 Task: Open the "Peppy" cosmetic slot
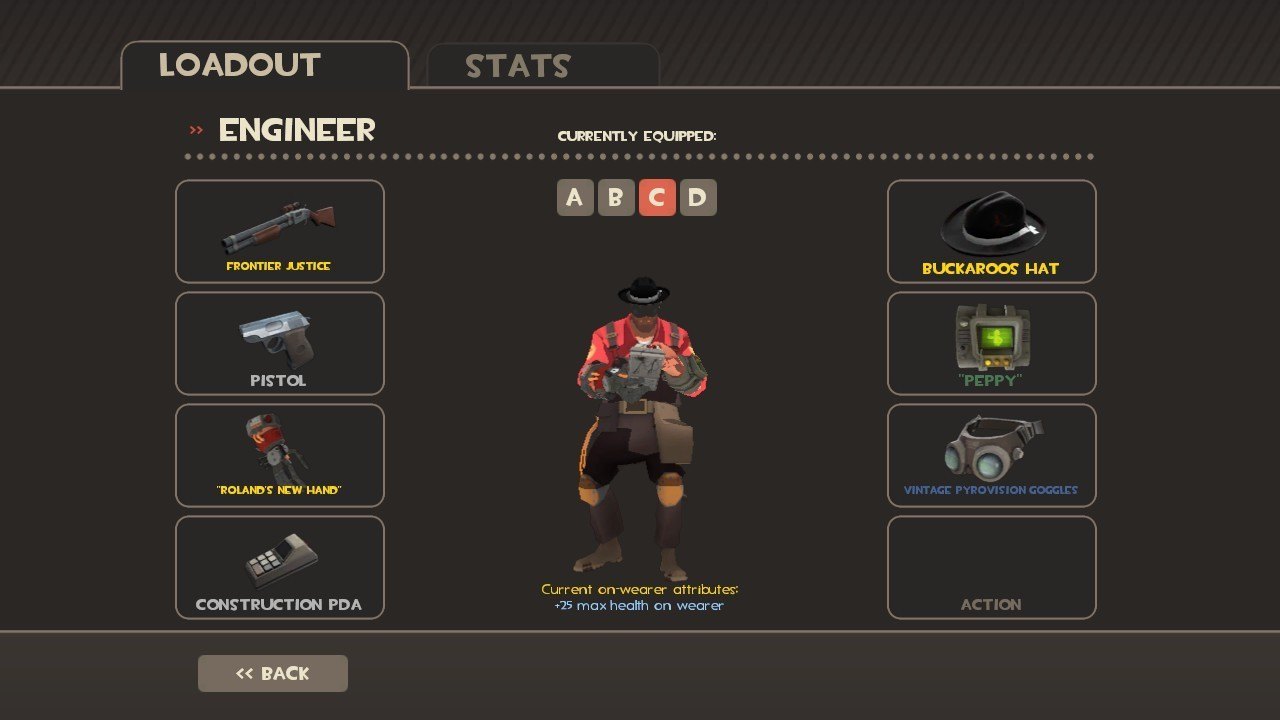[991, 344]
